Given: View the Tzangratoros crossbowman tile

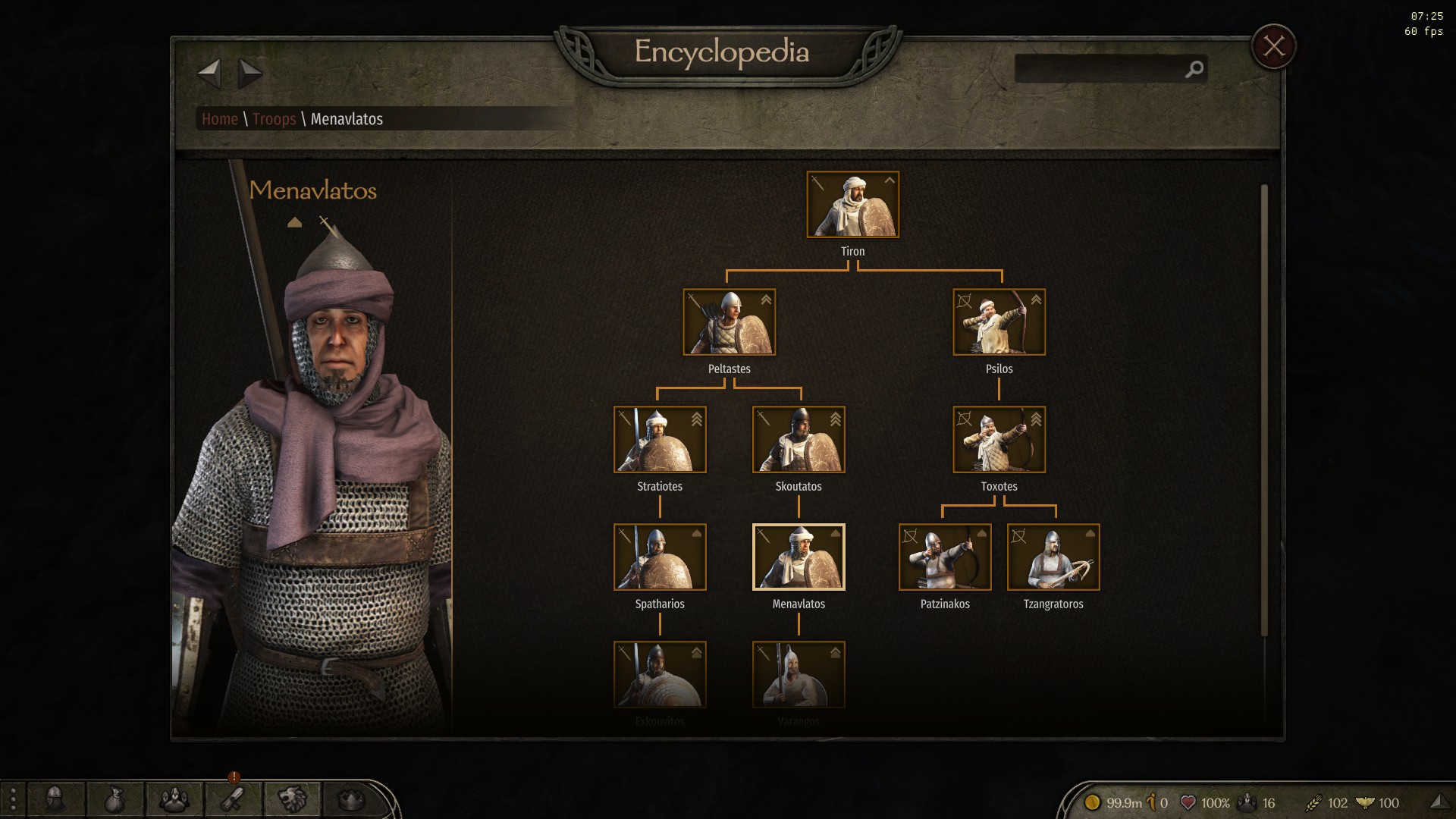Looking at the screenshot, I should [x=1053, y=557].
